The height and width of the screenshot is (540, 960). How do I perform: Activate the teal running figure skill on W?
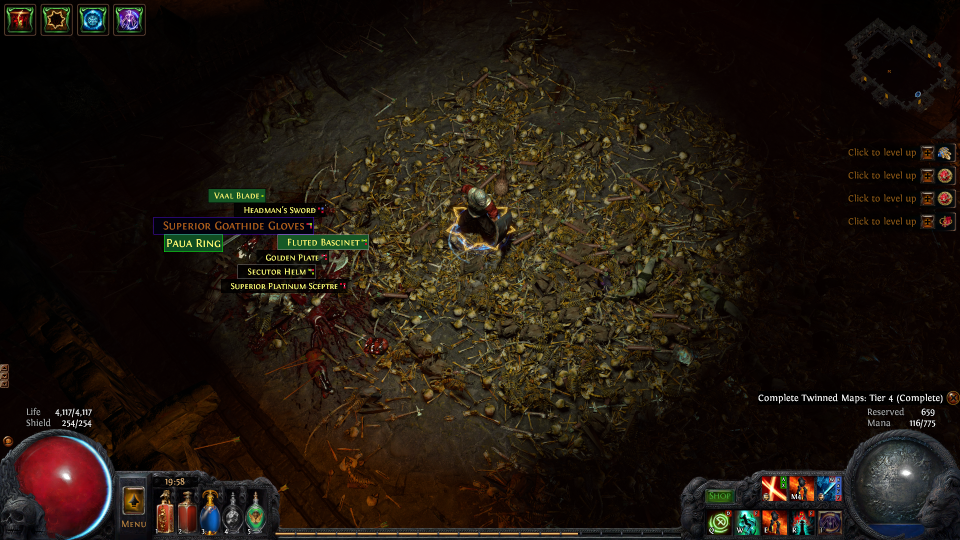747,522
